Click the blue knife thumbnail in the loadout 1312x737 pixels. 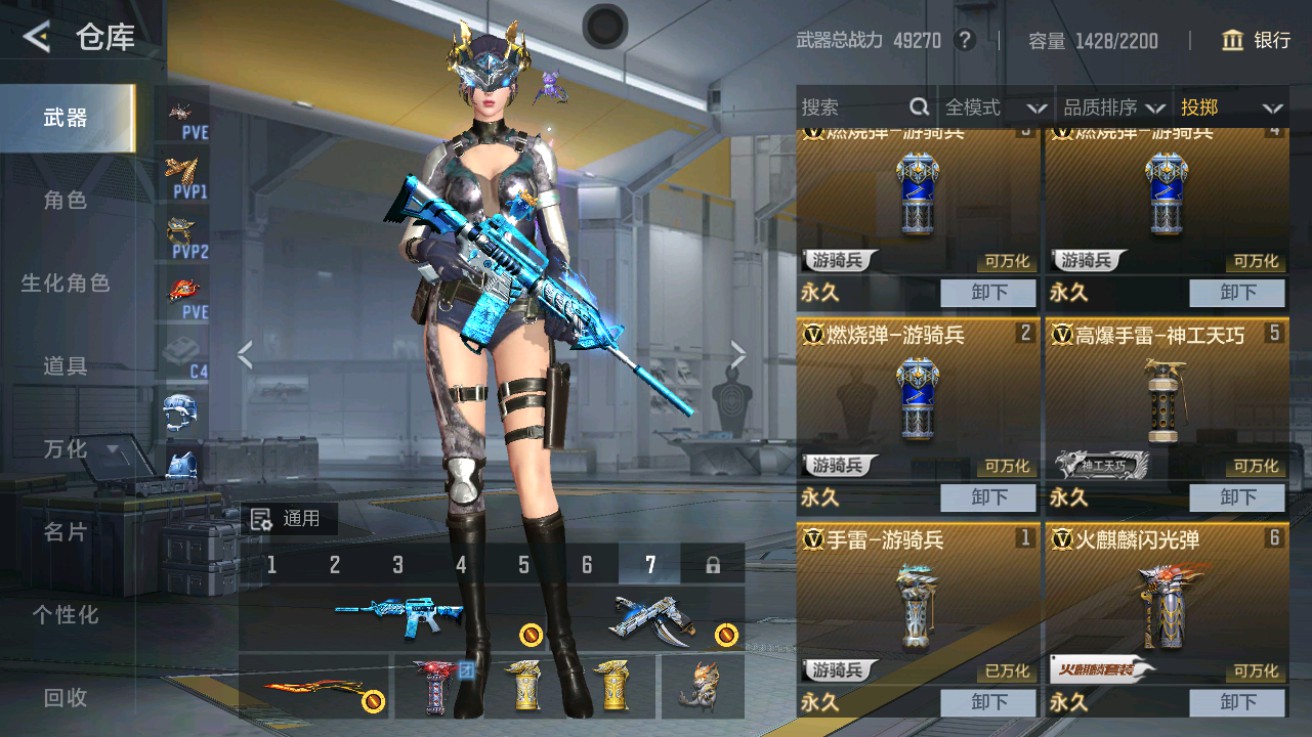point(654,619)
